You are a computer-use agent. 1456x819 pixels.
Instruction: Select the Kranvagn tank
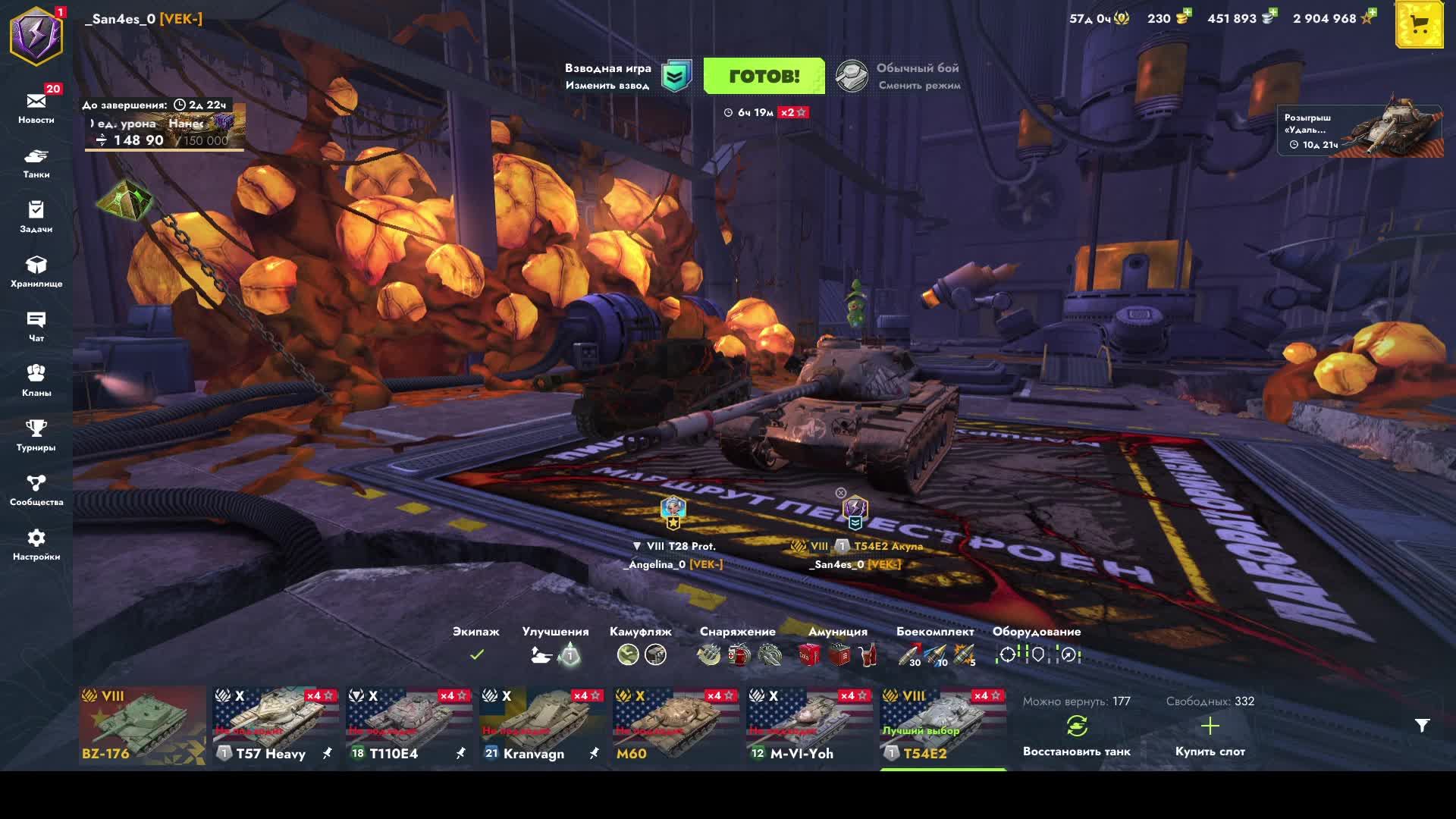click(x=543, y=726)
